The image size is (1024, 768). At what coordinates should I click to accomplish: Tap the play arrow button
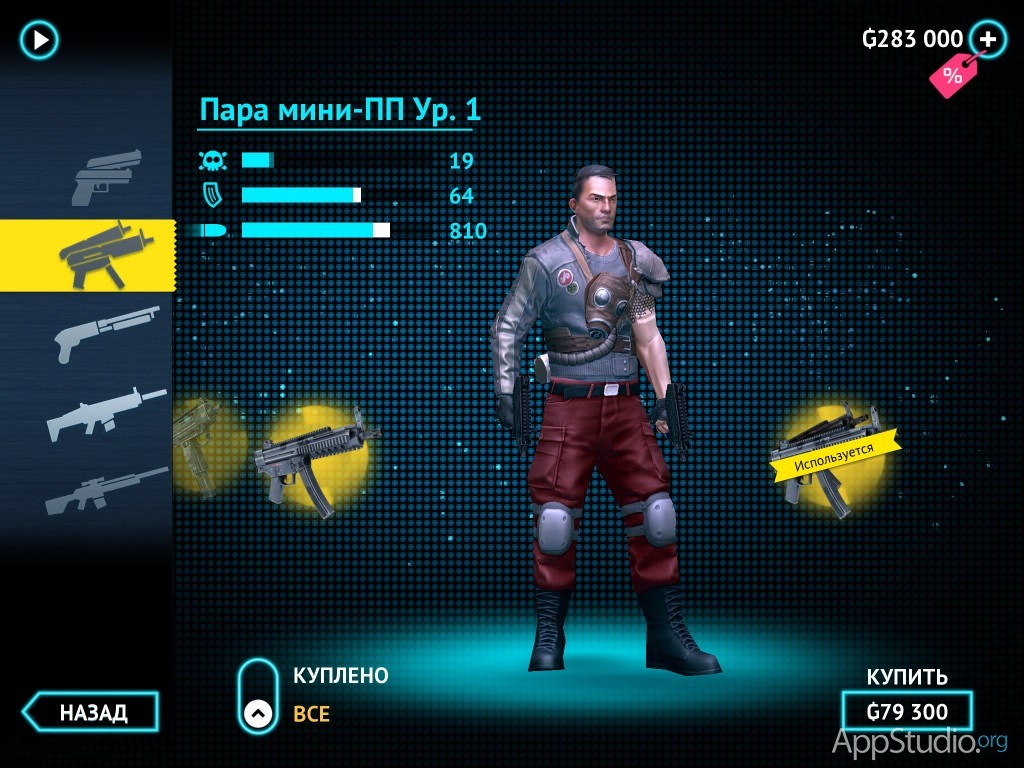point(40,40)
